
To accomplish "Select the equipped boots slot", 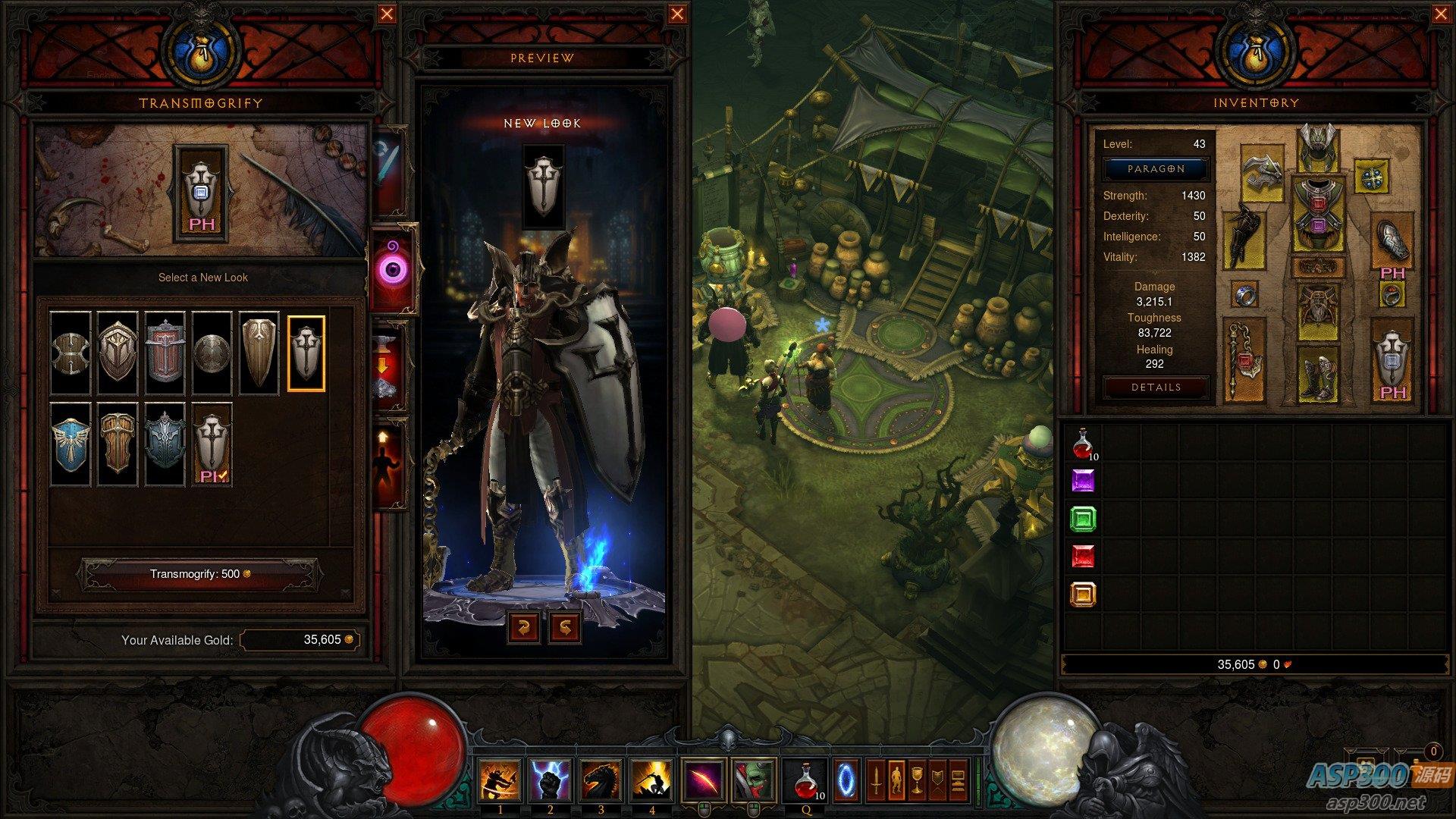I will coord(1318,374).
